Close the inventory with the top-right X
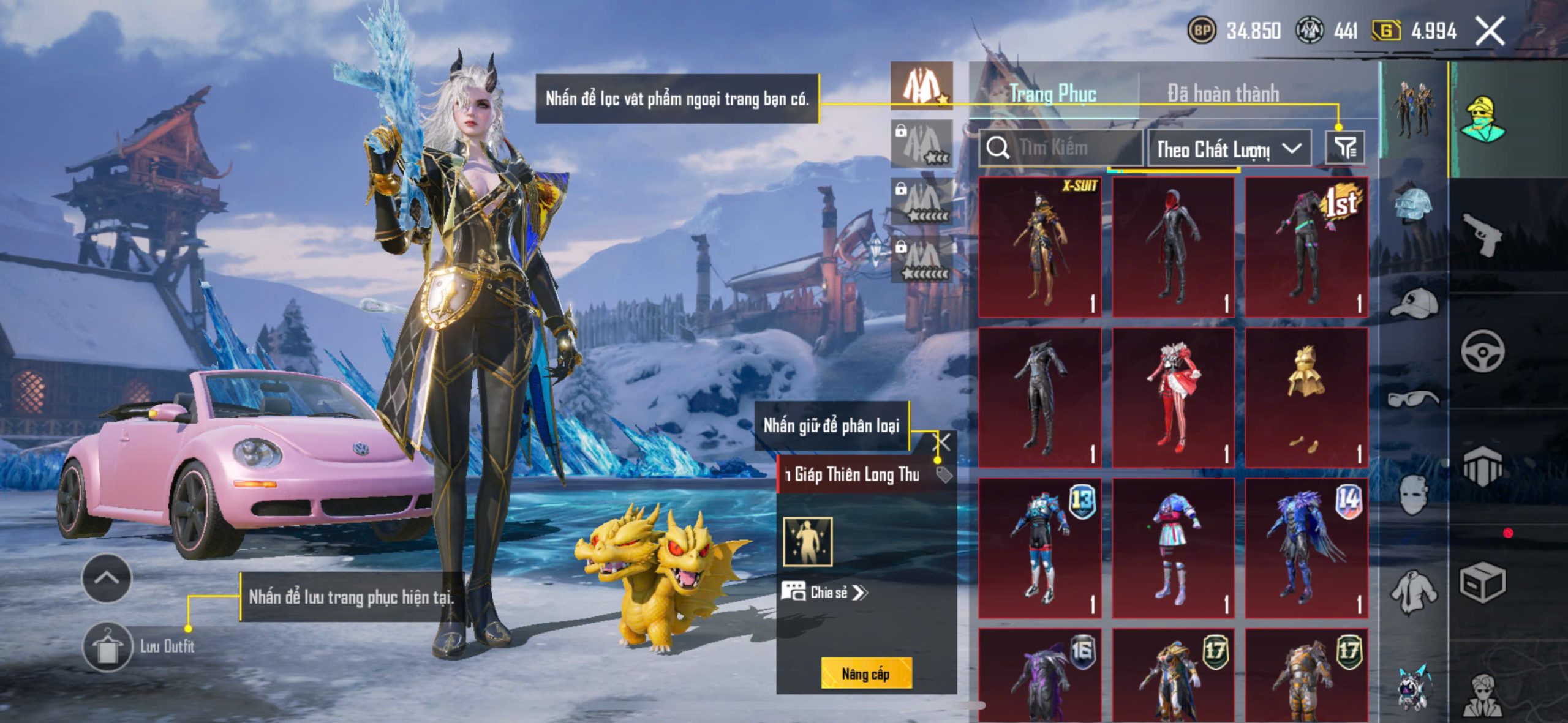This screenshot has width=1568, height=723. 1490,31
